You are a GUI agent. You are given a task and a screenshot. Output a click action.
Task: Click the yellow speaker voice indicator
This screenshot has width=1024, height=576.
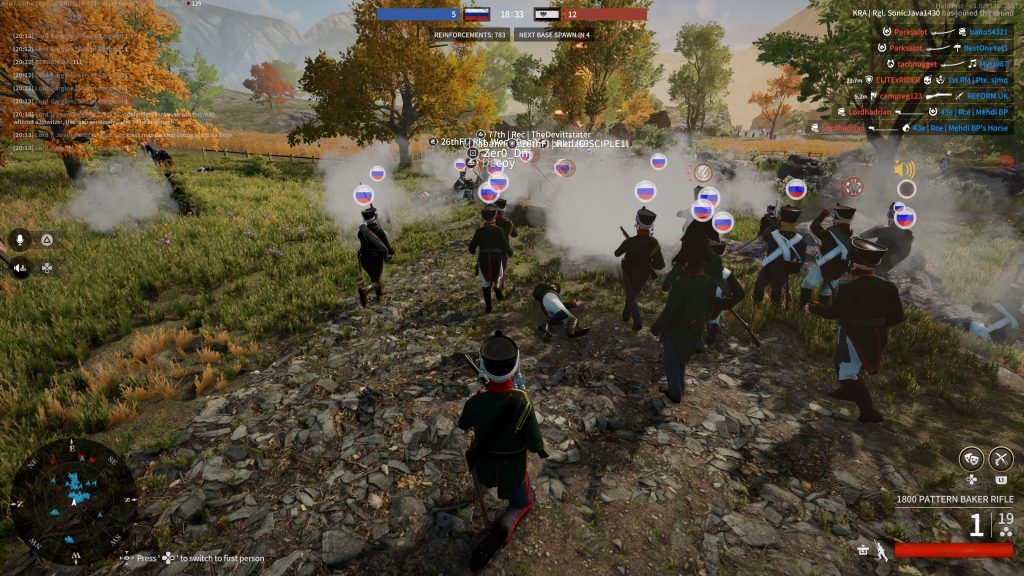coord(905,169)
